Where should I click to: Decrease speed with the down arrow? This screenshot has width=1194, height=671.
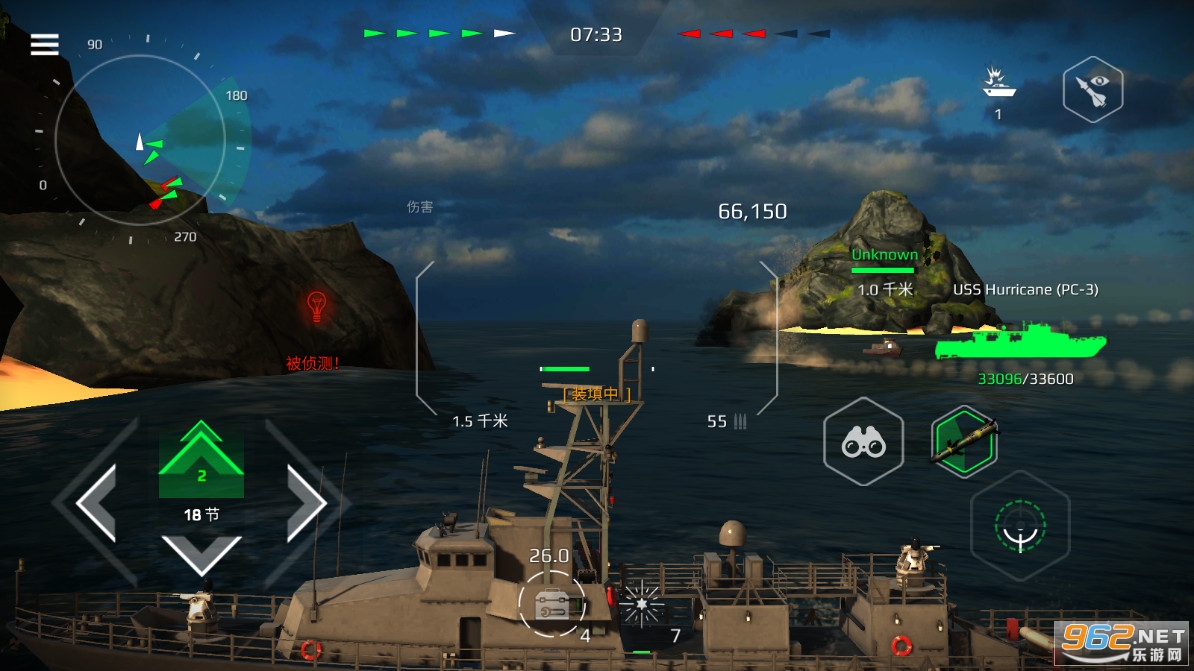(x=201, y=554)
